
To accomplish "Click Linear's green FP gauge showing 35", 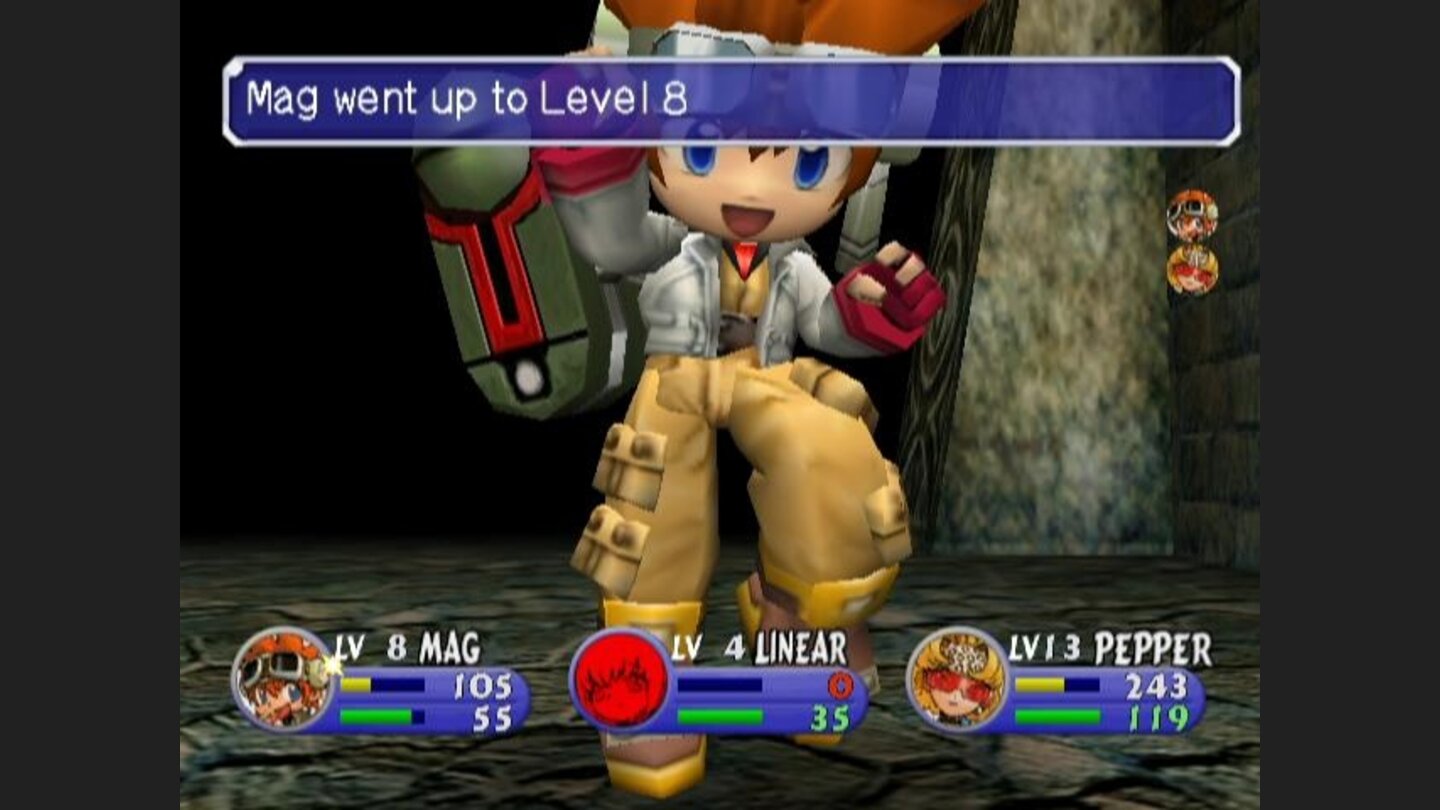I will point(720,713).
